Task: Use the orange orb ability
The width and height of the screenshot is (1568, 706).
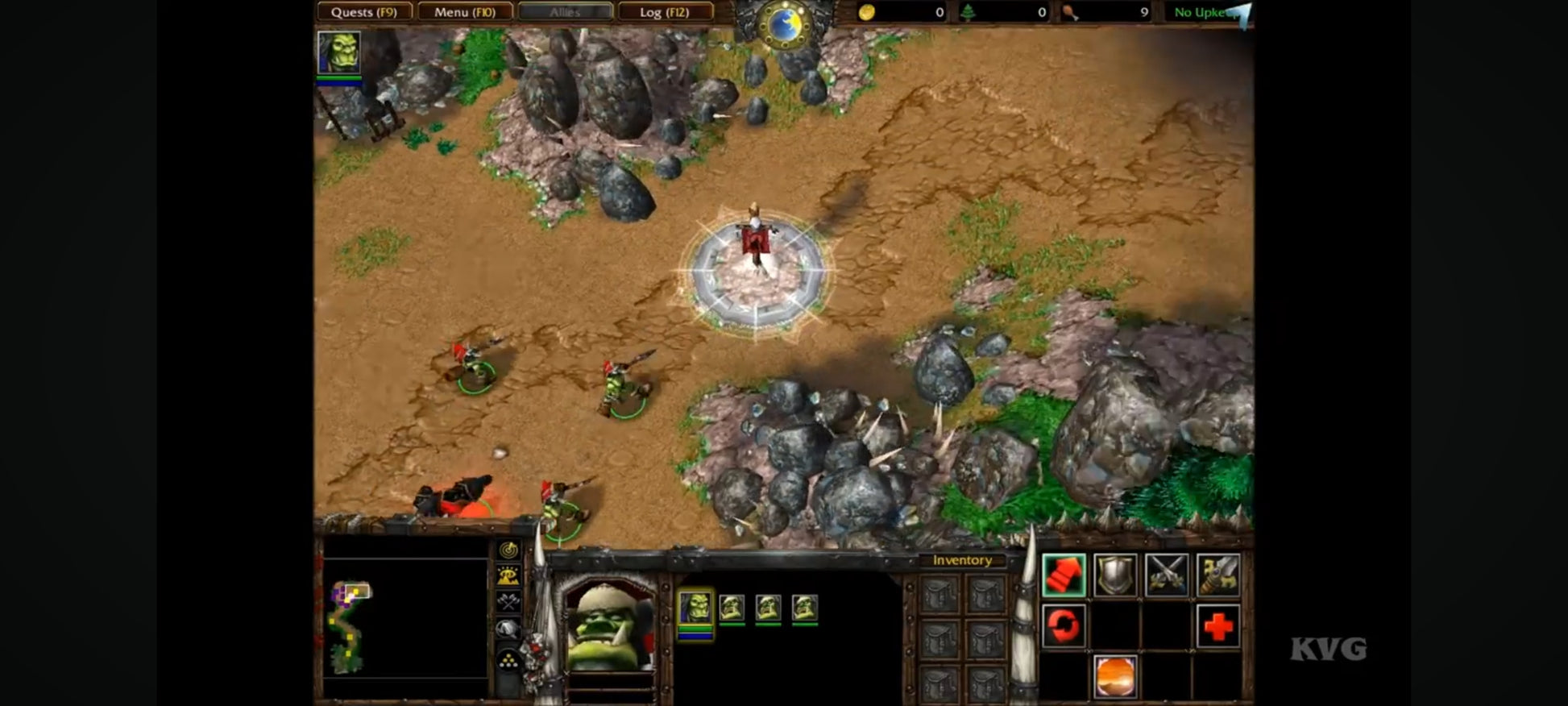Action: 1115,675
